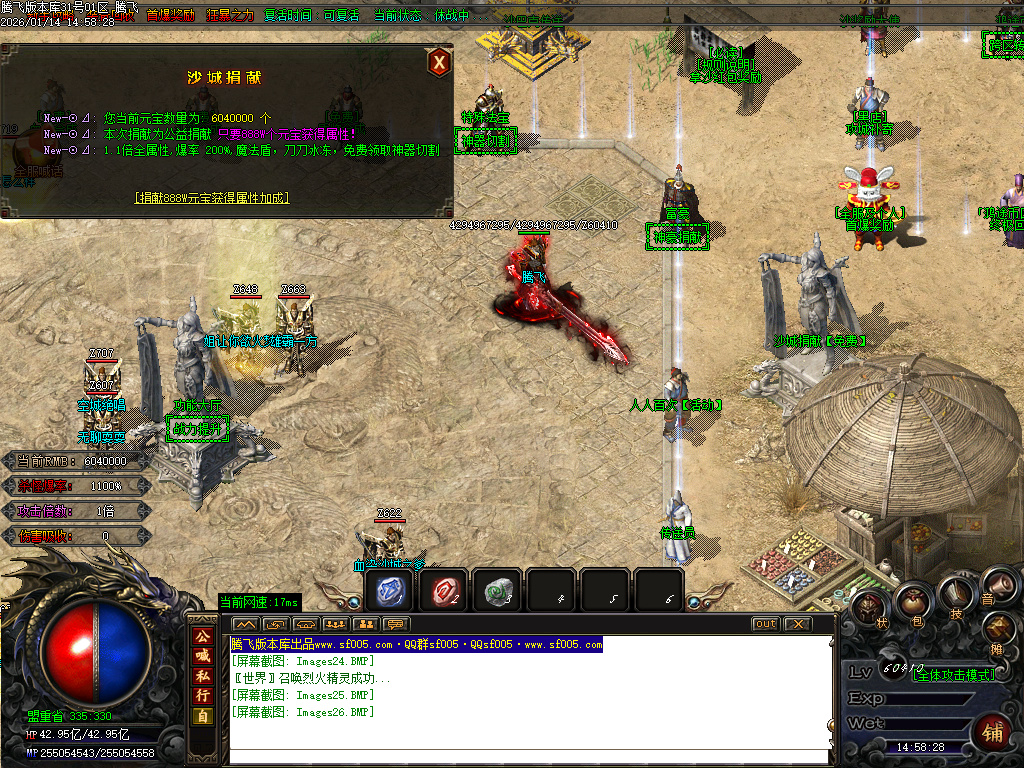Image resolution: width=1024 pixels, height=768 pixels.
Task: Close the 沙城捐献 donation dialog
Action: click(x=438, y=63)
